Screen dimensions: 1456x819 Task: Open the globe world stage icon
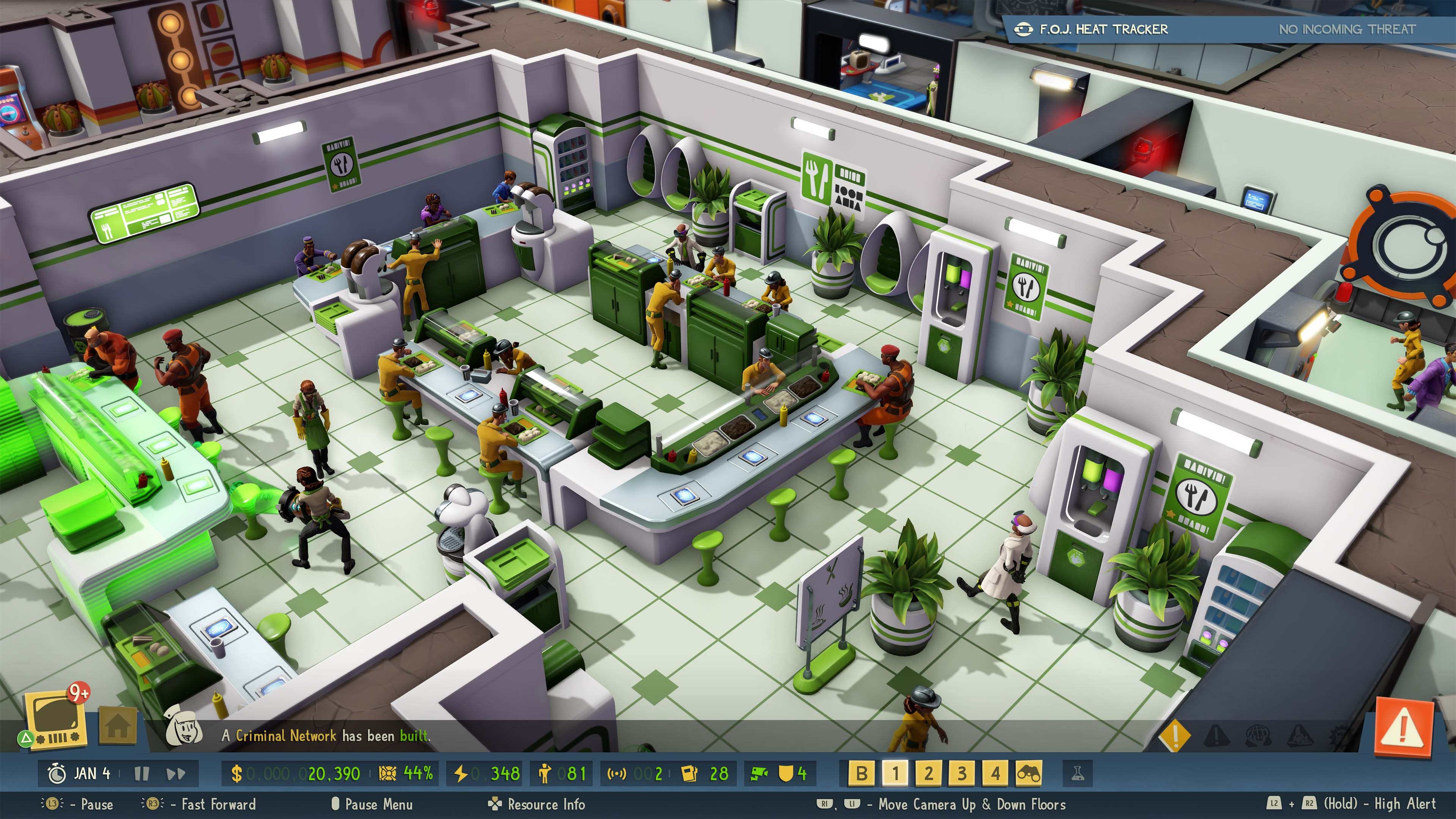1258,735
